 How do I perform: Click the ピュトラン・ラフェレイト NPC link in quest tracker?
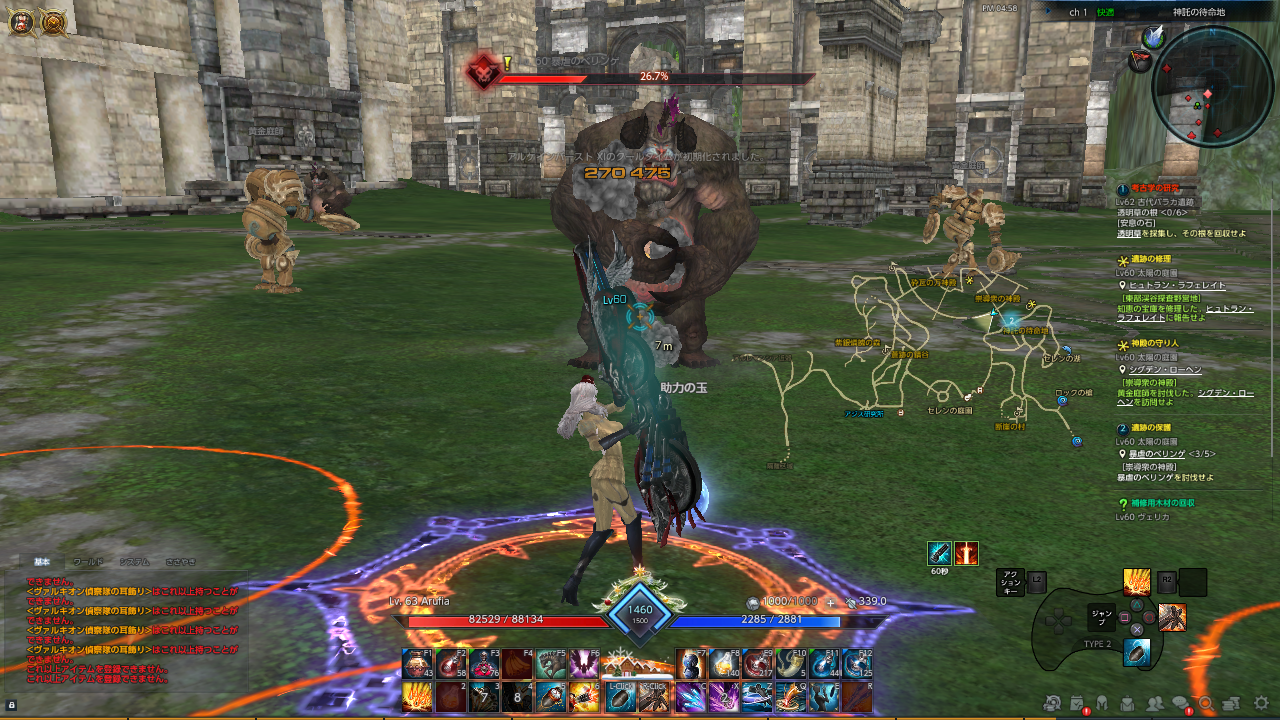1178,285
